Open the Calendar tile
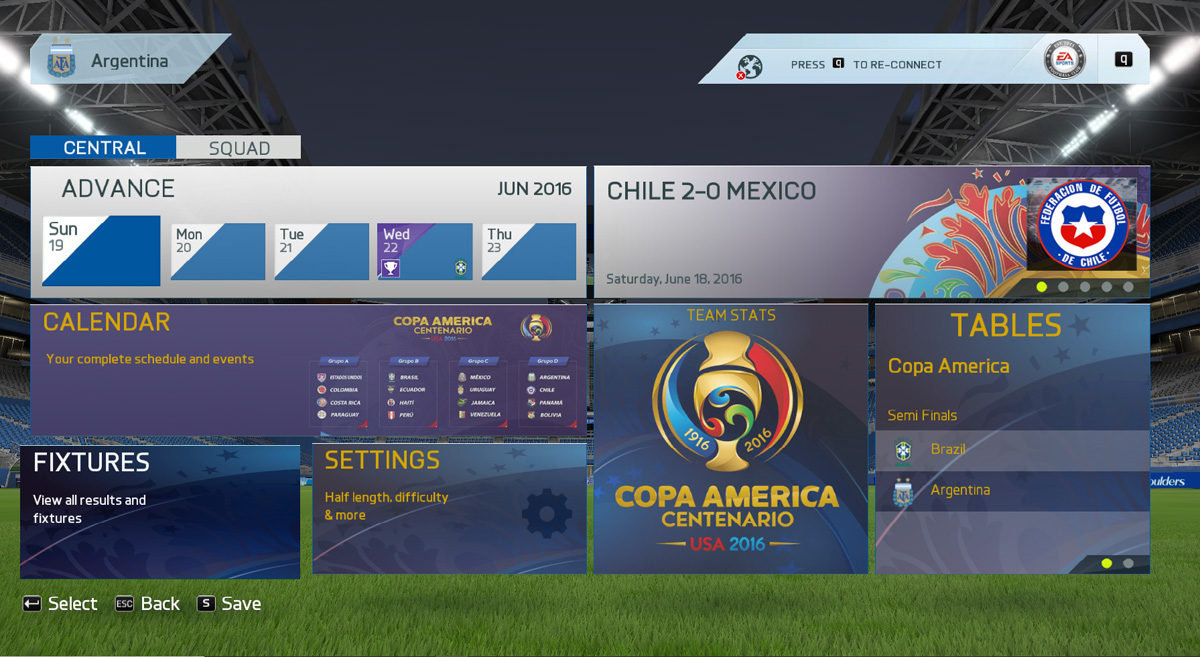1200x657 pixels. pyautogui.click(x=308, y=370)
